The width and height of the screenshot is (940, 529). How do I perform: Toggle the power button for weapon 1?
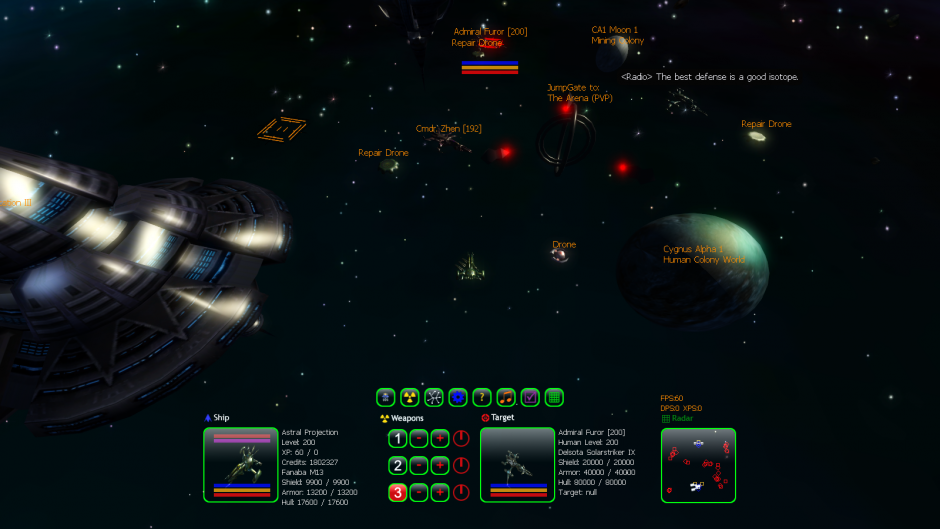coord(461,438)
